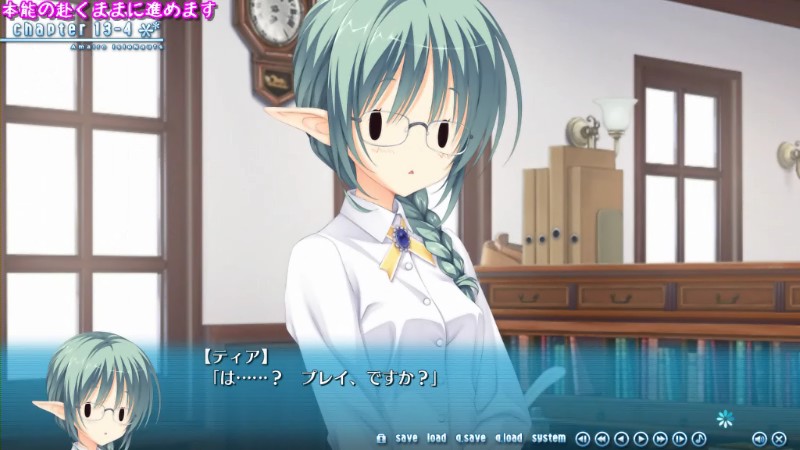Toggle the lock icon
The image size is (800, 450).
tap(380, 438)
